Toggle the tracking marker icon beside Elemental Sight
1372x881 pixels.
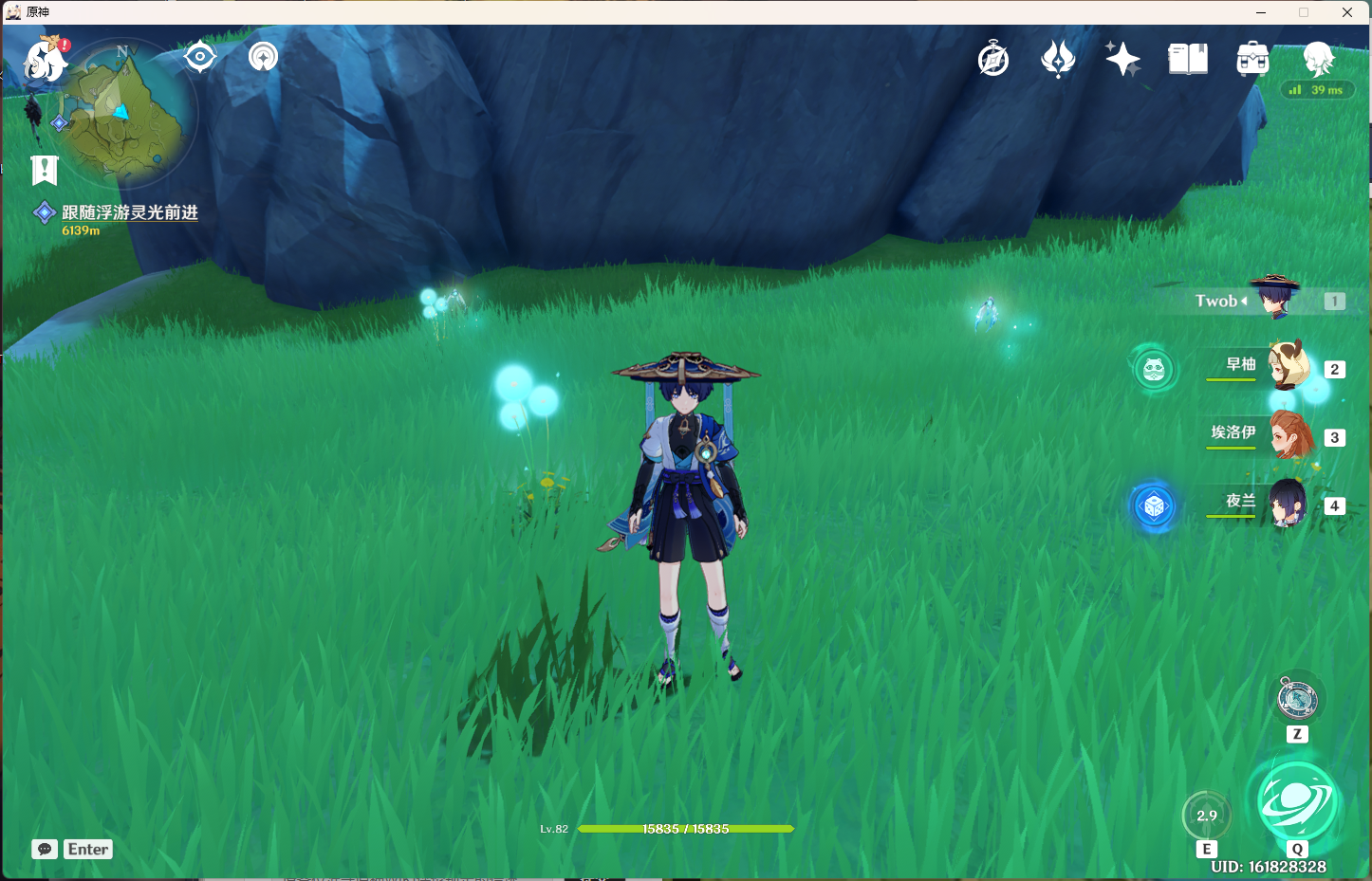tap(263, 57)
